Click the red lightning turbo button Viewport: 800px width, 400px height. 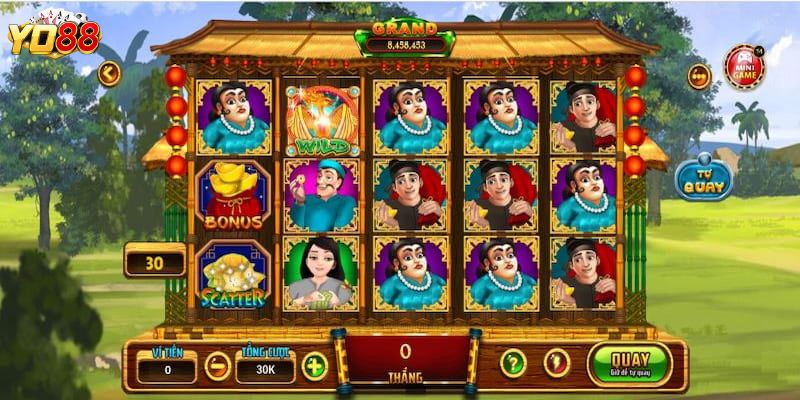(x=553, y=363)
